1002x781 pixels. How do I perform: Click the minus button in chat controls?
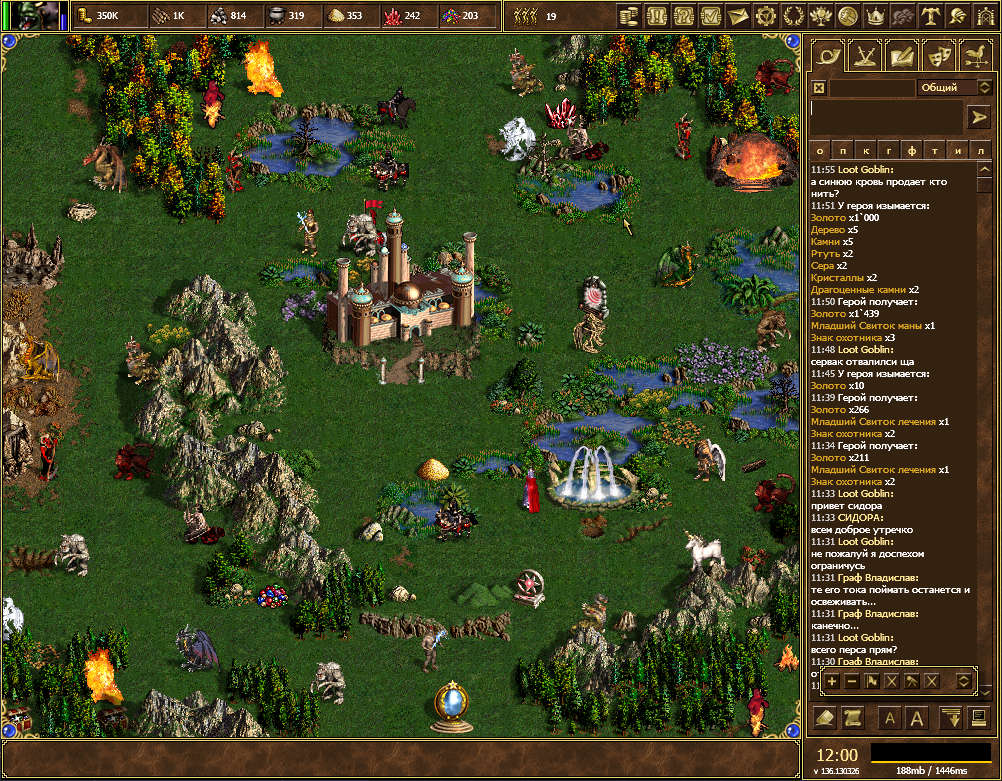pyautogui.click(x=852, y=681)
